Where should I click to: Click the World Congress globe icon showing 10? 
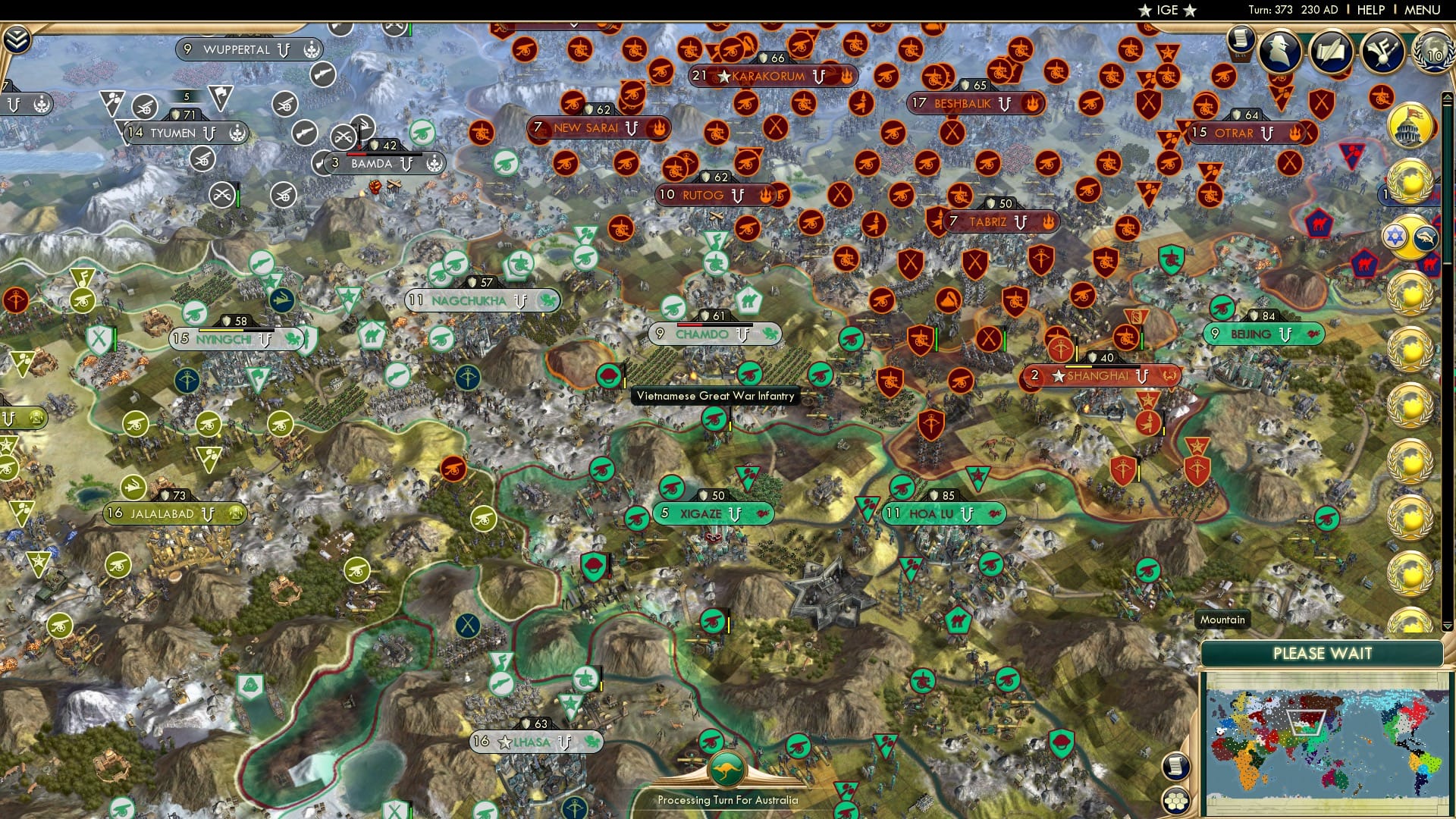1432,53
